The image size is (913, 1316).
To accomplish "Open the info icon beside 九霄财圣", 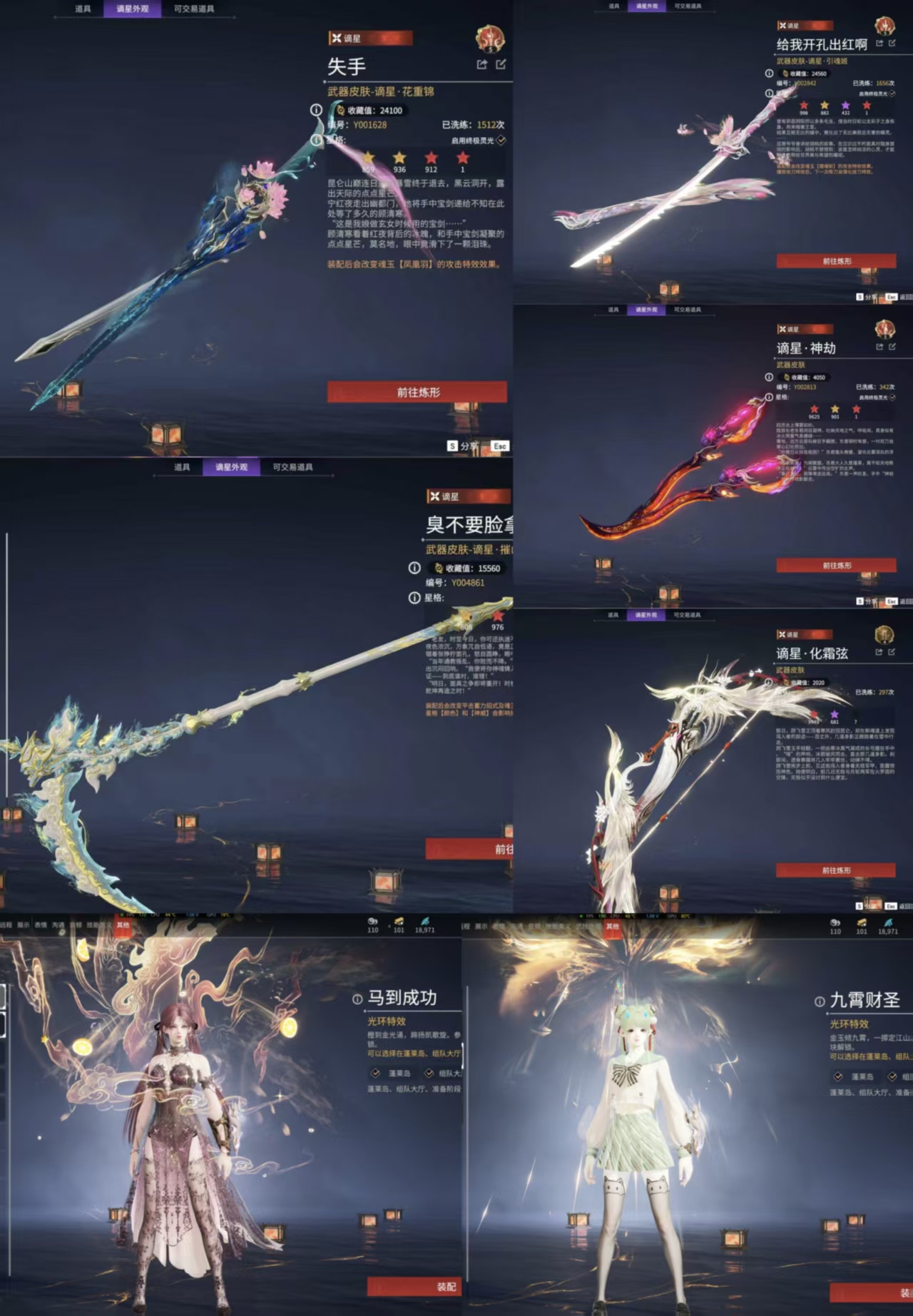I will (820, 1001).
